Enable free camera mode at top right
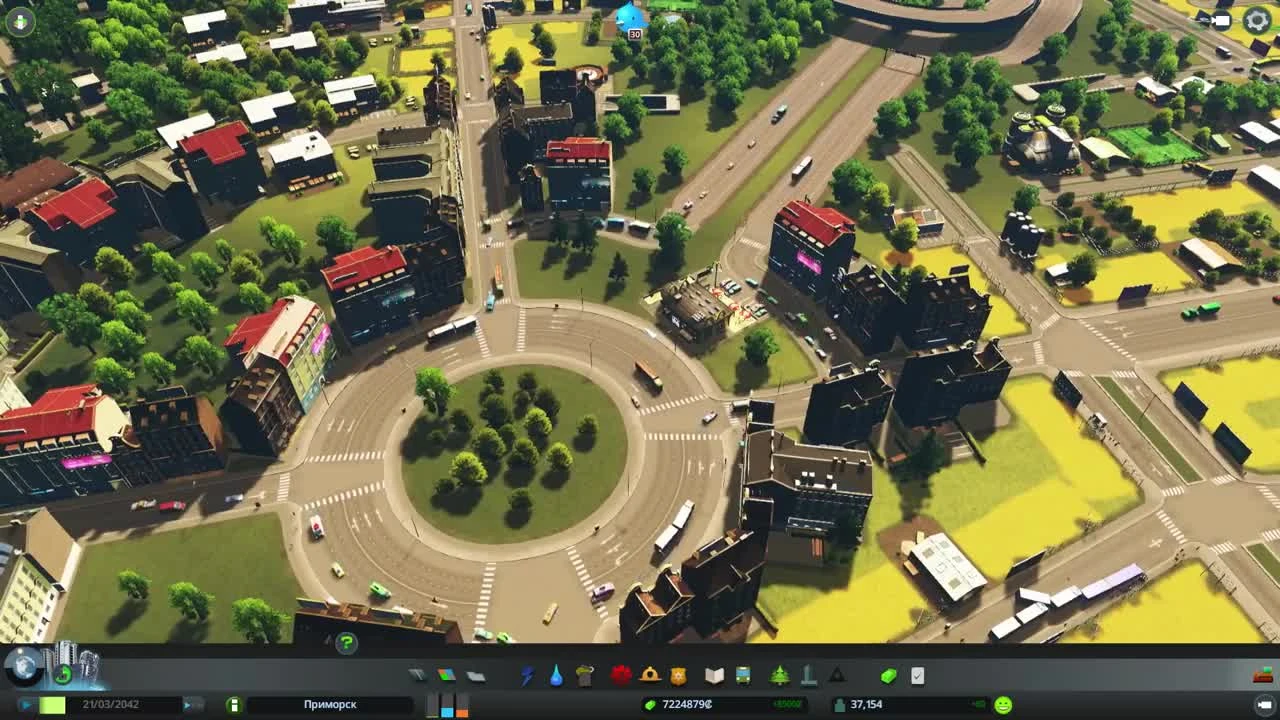This screenshot has height=720, width=1280. click(1222, 19)
